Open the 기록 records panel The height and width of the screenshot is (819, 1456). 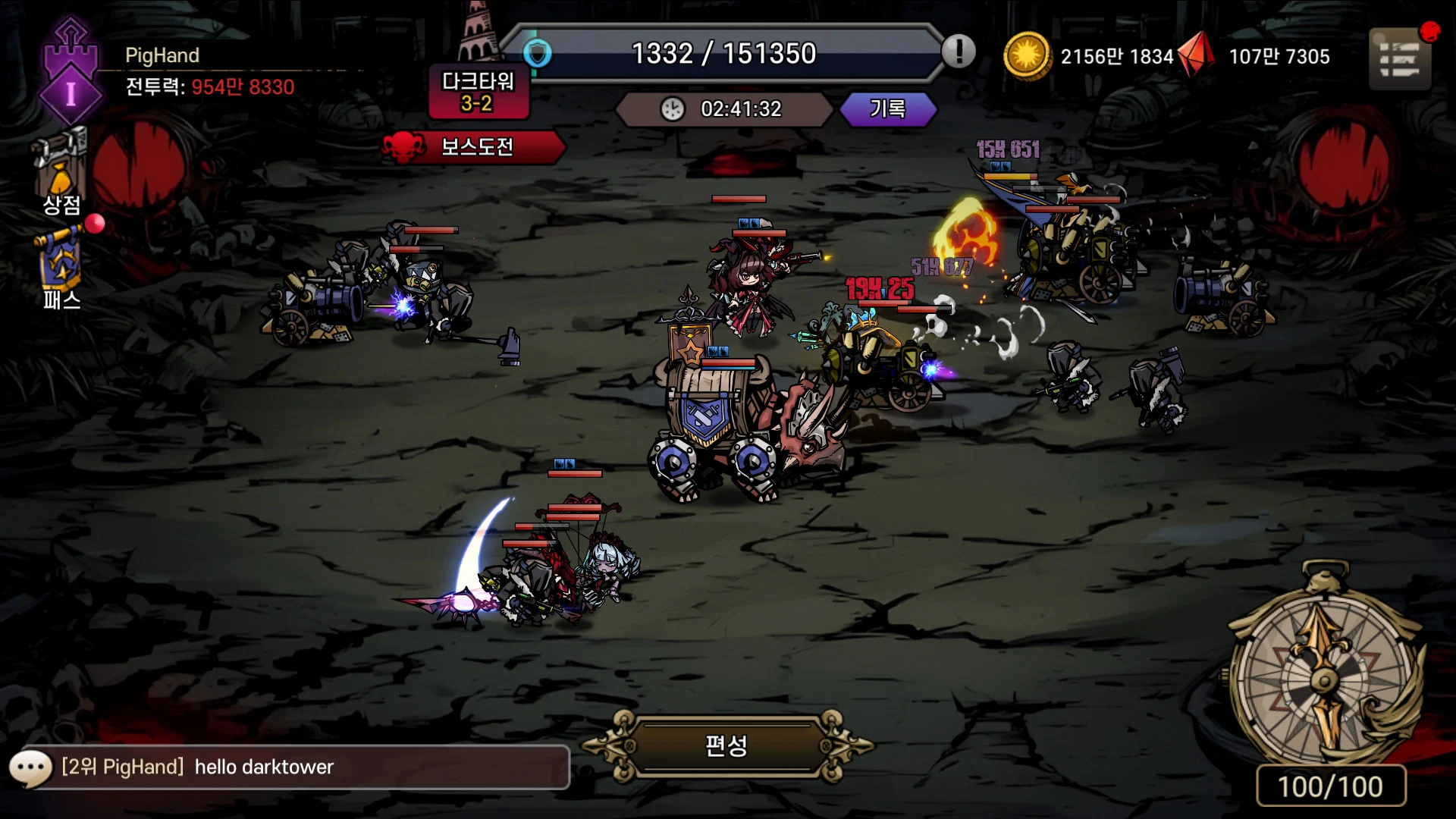pos(887,109)
